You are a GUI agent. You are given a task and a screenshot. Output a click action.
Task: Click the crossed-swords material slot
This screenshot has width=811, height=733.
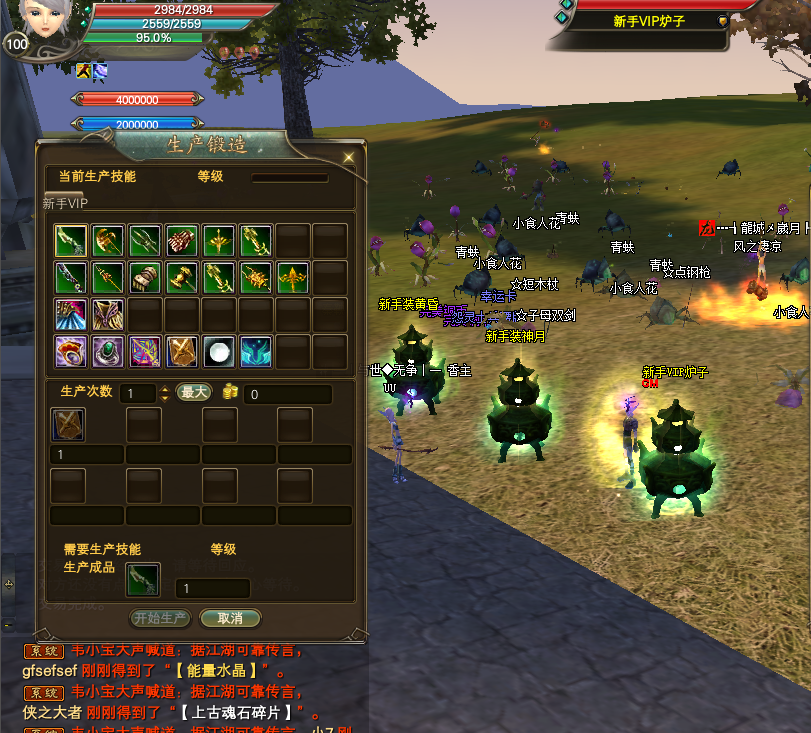(x=68, y=424)
